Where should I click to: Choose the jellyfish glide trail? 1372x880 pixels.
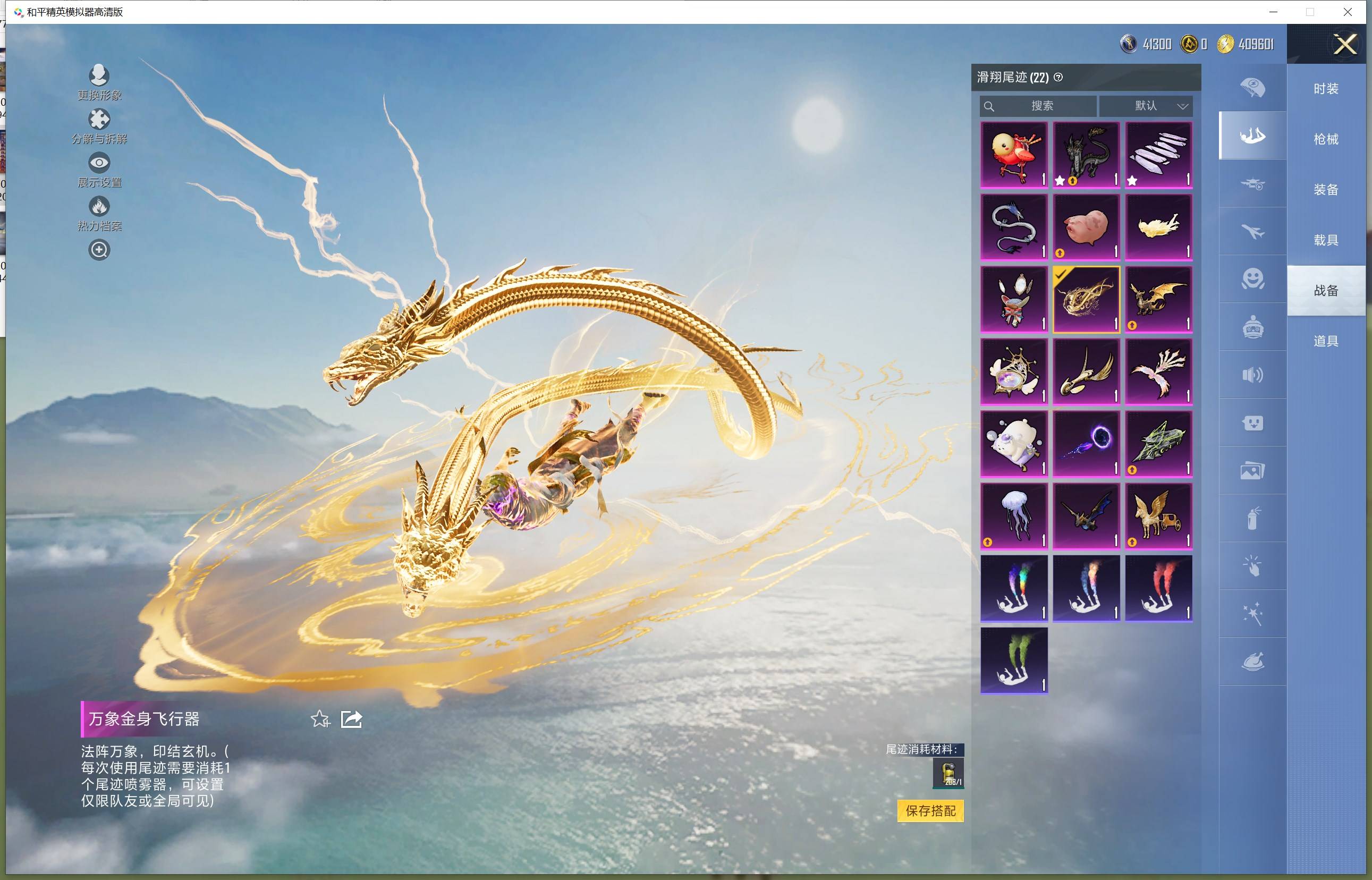[x=1014, y=516]
